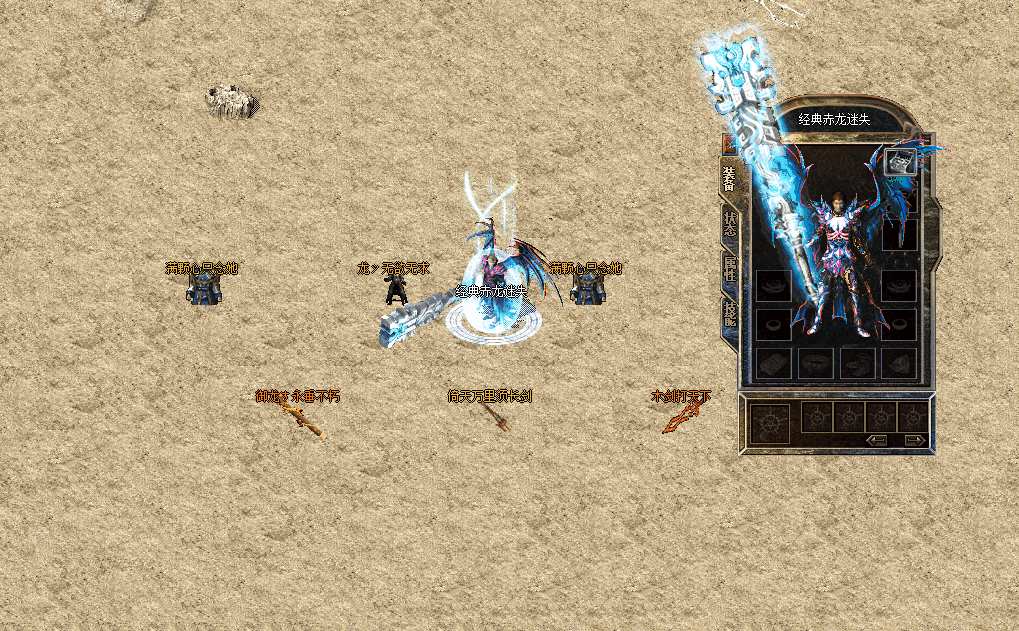Viewport: 1019px width, 631px height.
Task: Show the 属性 attributes tab
Action: [x=729, y=269]
